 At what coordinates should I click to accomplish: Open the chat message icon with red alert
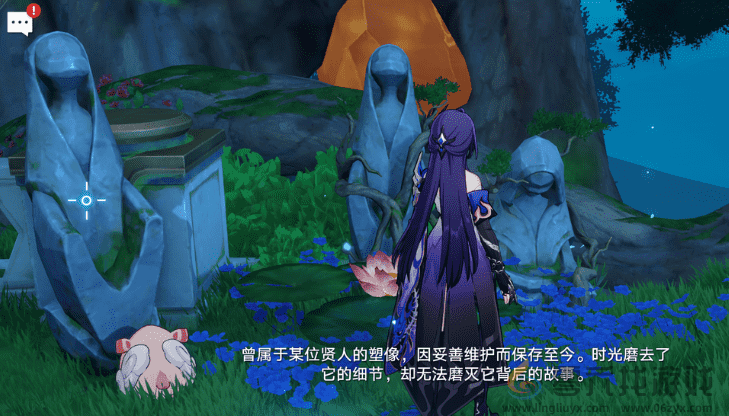[21, 22]
